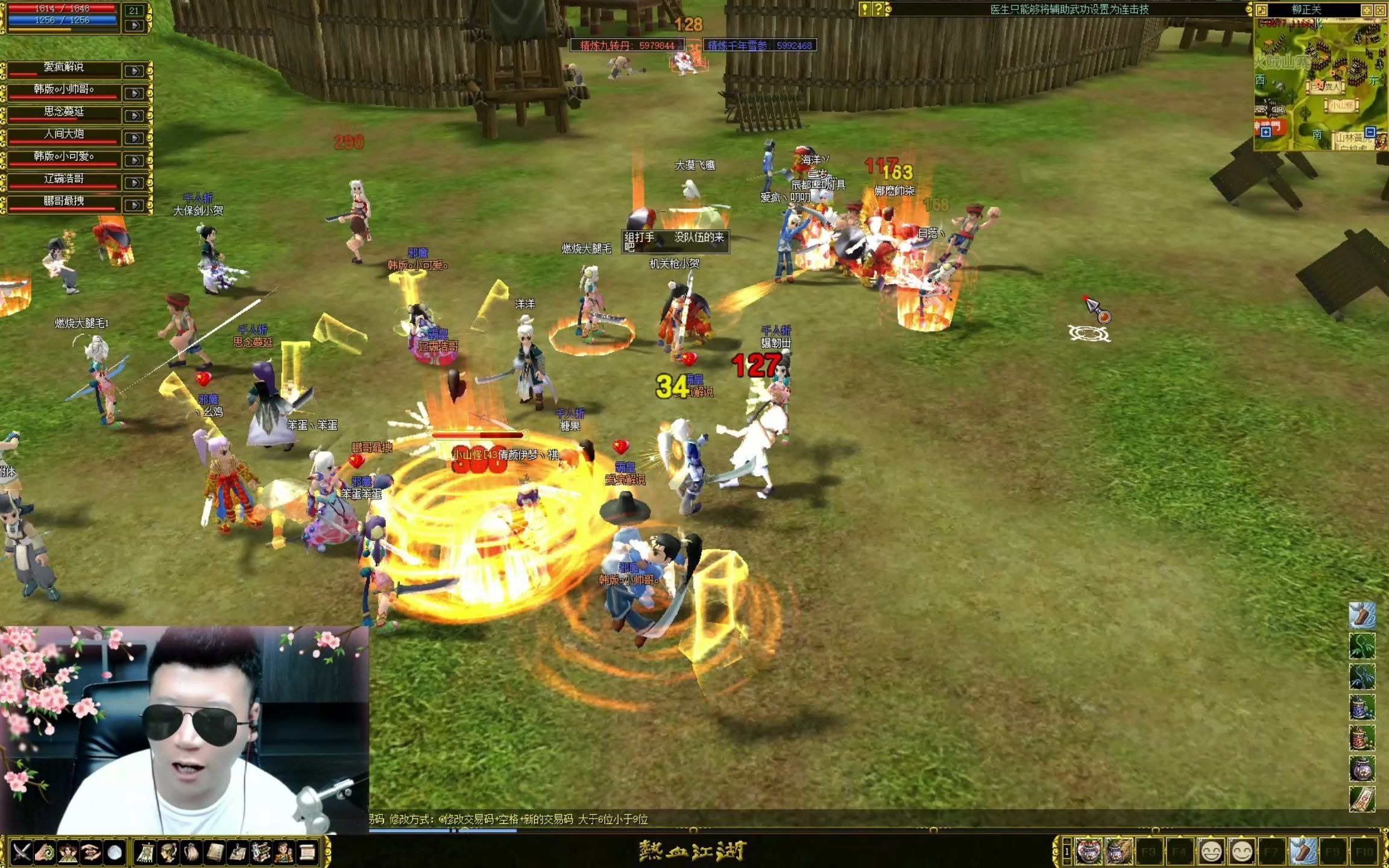This screenshot has width=1389, height=868.
Task: Open the crossed swords attack icon
Action: tap(22, 852)
